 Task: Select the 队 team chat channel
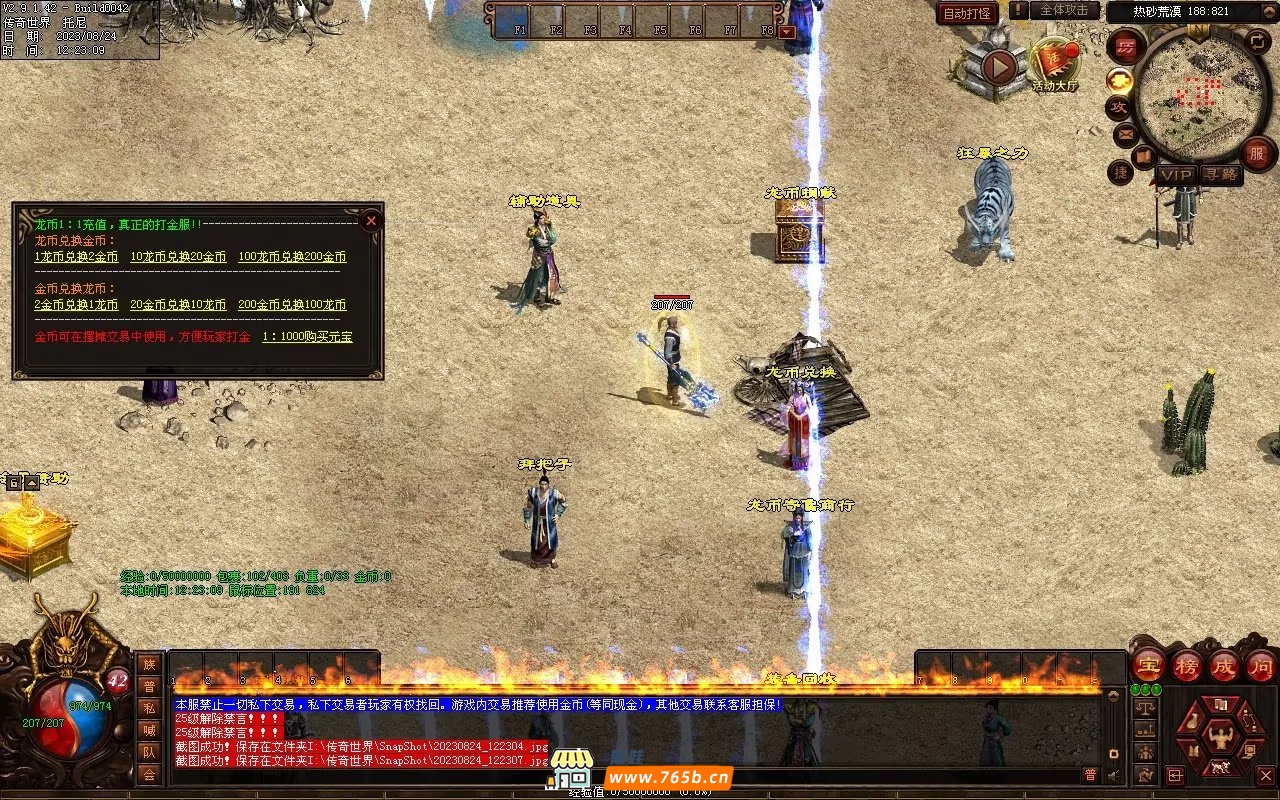(x=149, y=752)
